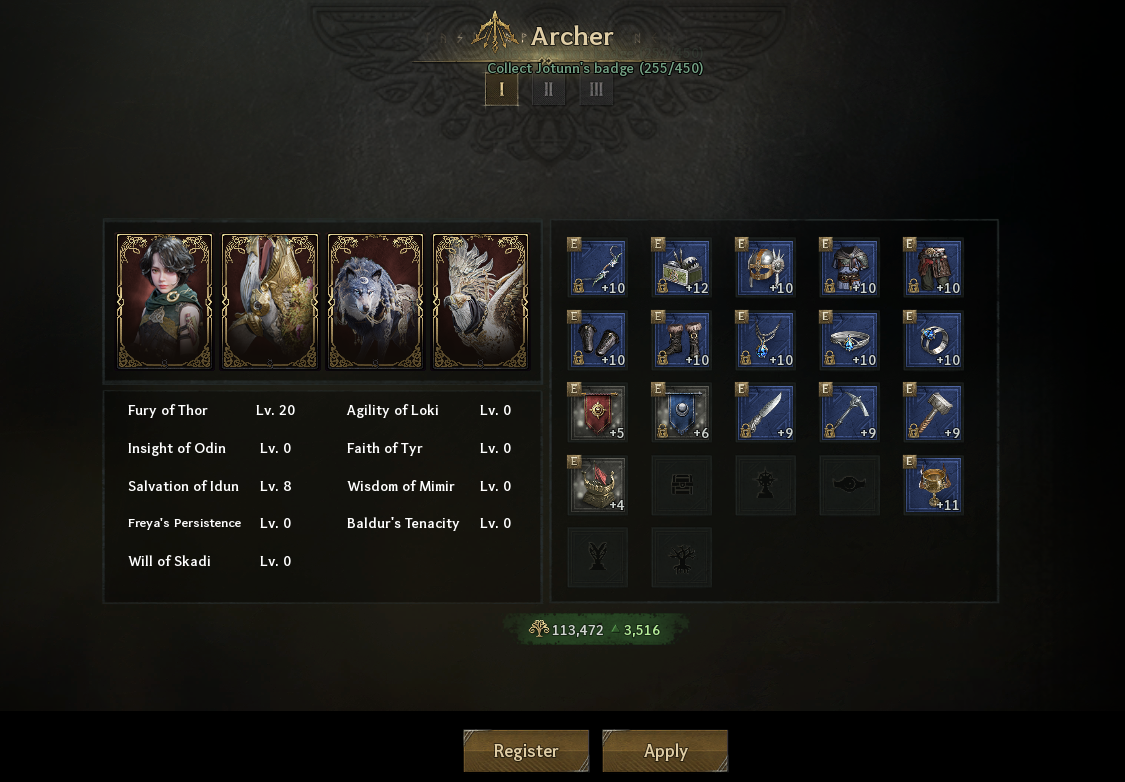Click the hammer tool slot

tap(934, 413)
